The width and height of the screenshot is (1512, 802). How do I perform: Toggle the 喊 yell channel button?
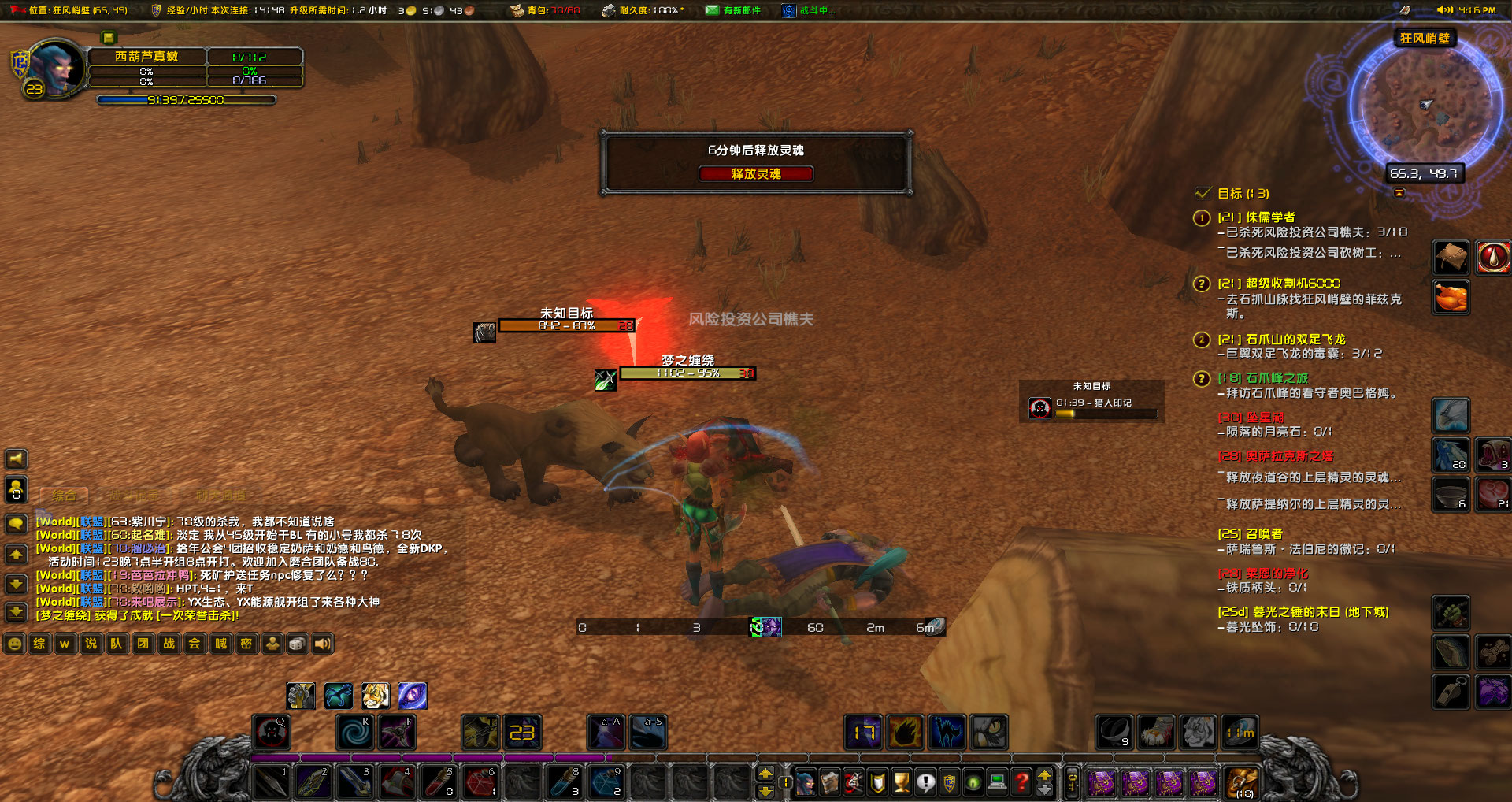coord(222,644)
